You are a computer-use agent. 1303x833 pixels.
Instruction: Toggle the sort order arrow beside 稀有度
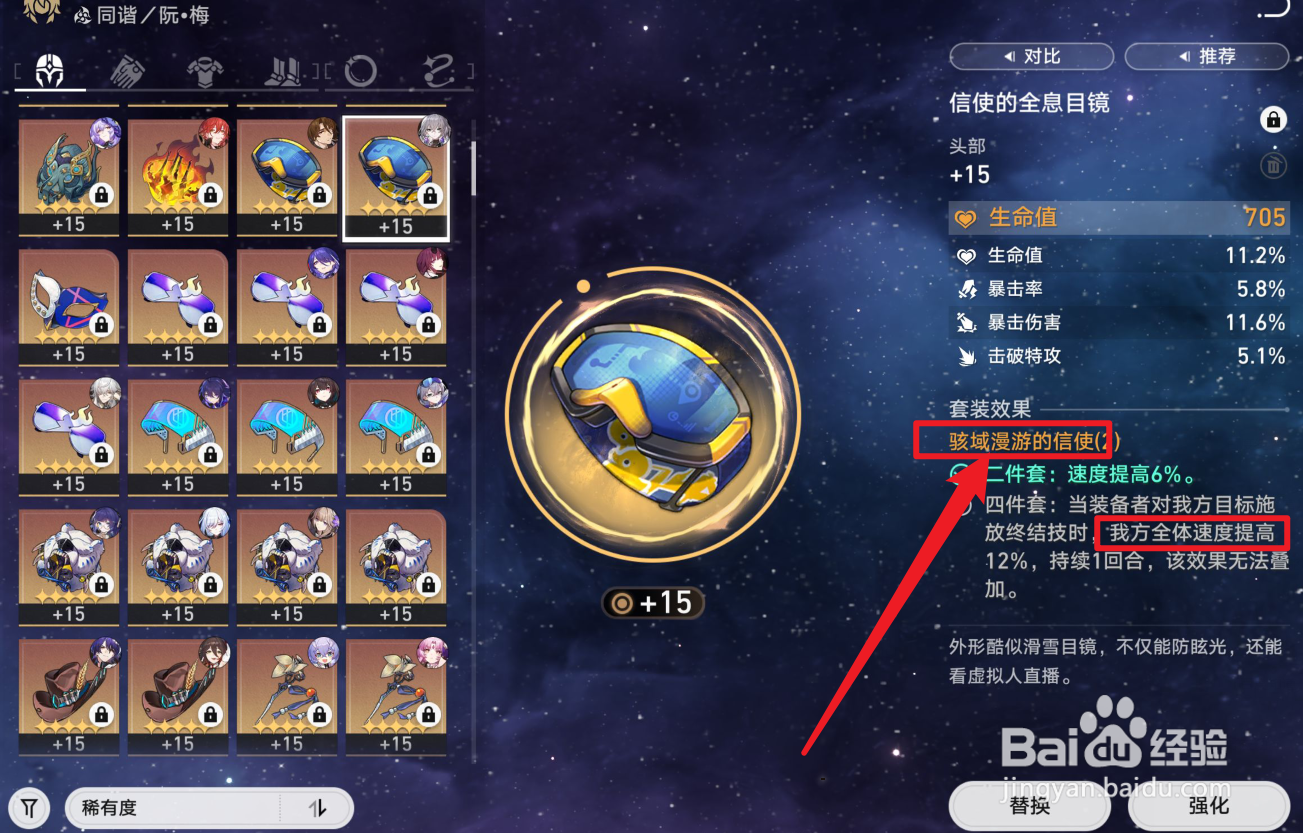[317, 807]
